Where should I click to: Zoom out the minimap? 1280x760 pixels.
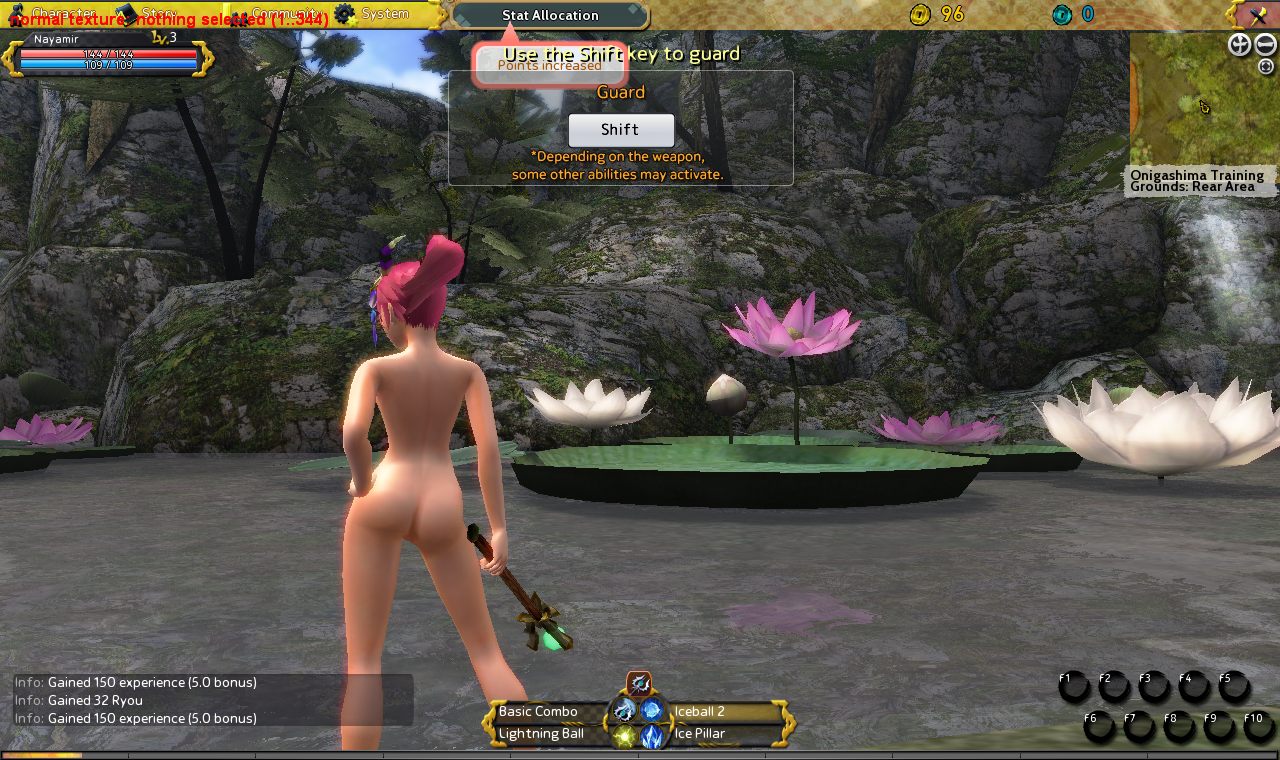tap(1266, 44)
